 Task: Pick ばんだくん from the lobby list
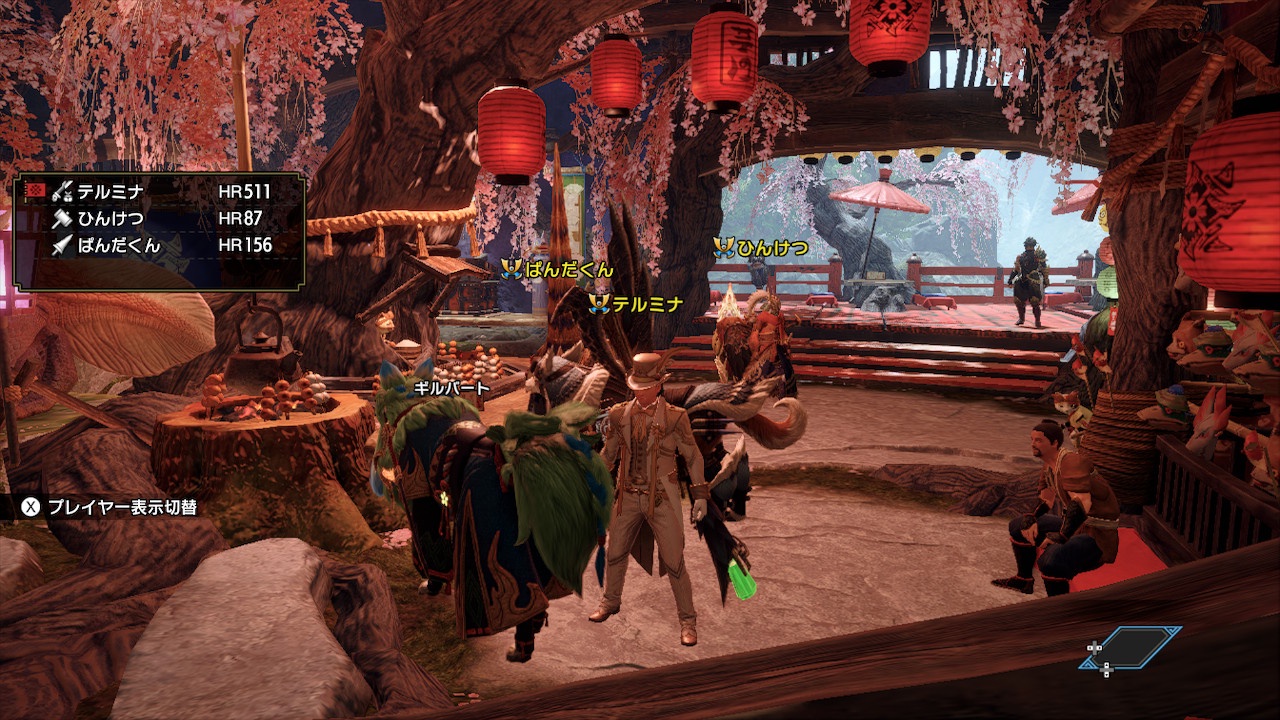[160, 245]
